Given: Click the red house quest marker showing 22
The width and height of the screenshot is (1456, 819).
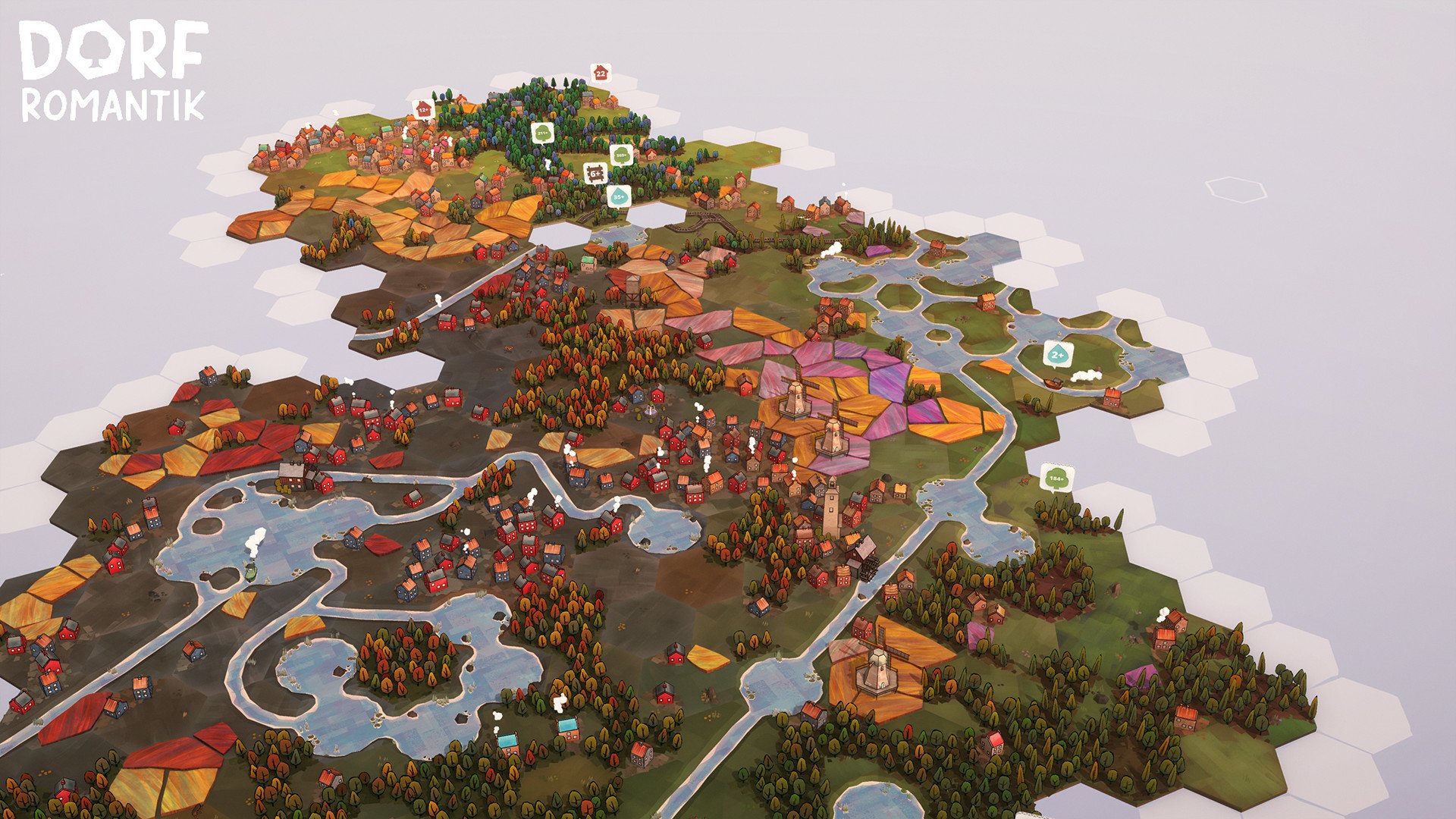Looking at the screenshot, I should pos(600,73).
